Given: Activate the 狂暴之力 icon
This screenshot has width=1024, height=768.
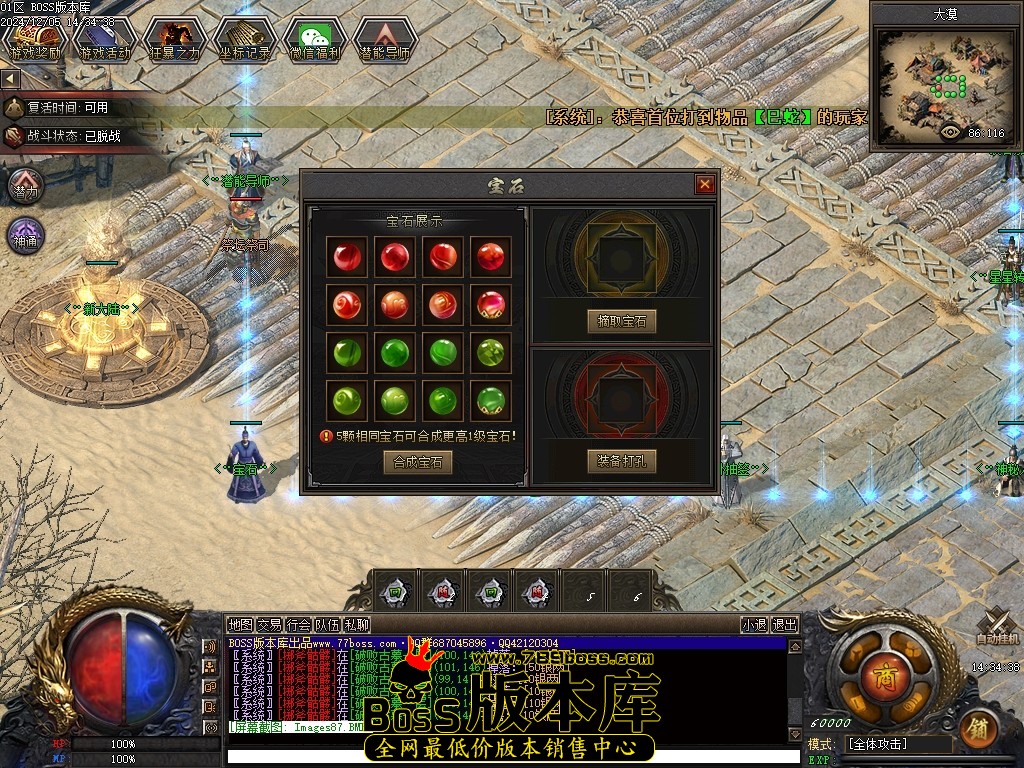Looking at the screenshot, I should [x=174, y=40].
